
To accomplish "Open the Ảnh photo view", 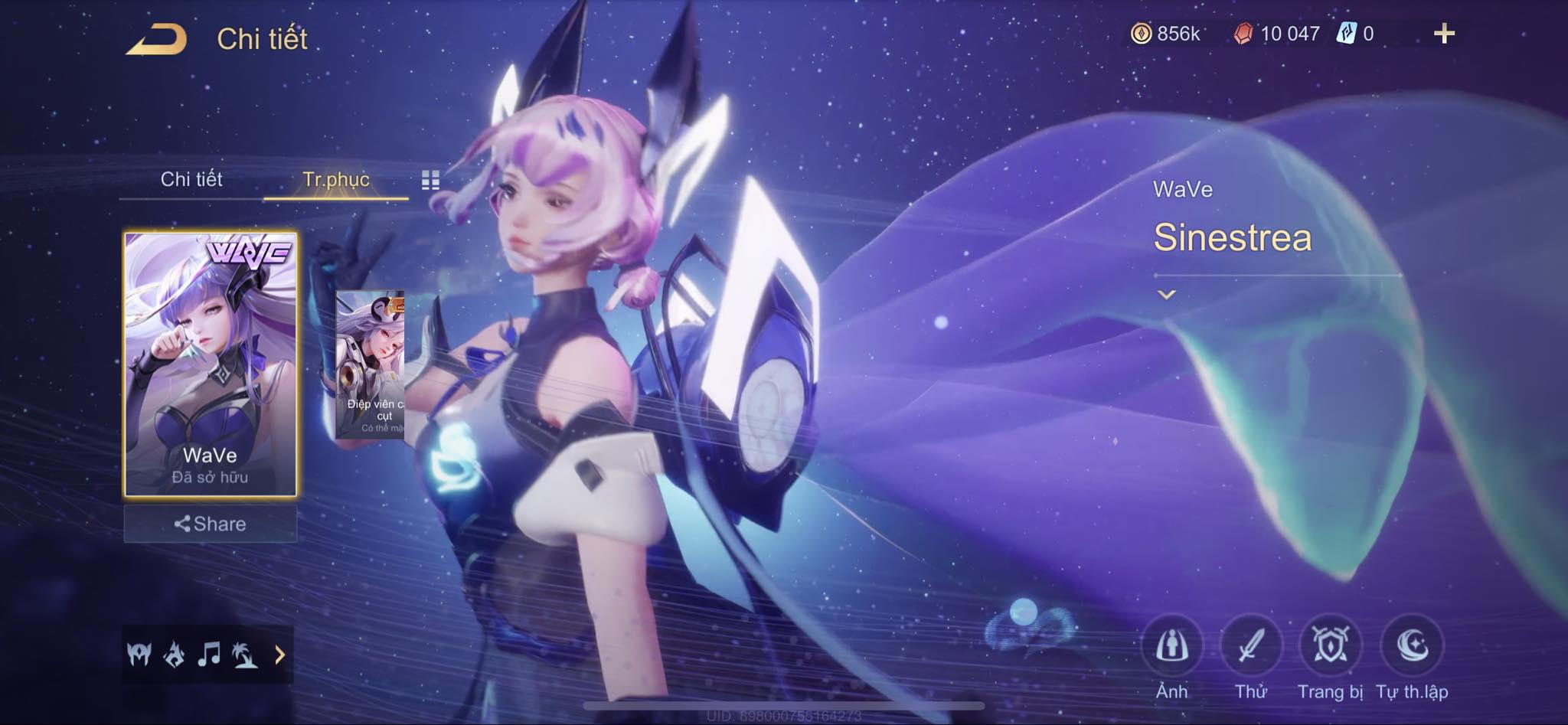I will click(1171, 647).
